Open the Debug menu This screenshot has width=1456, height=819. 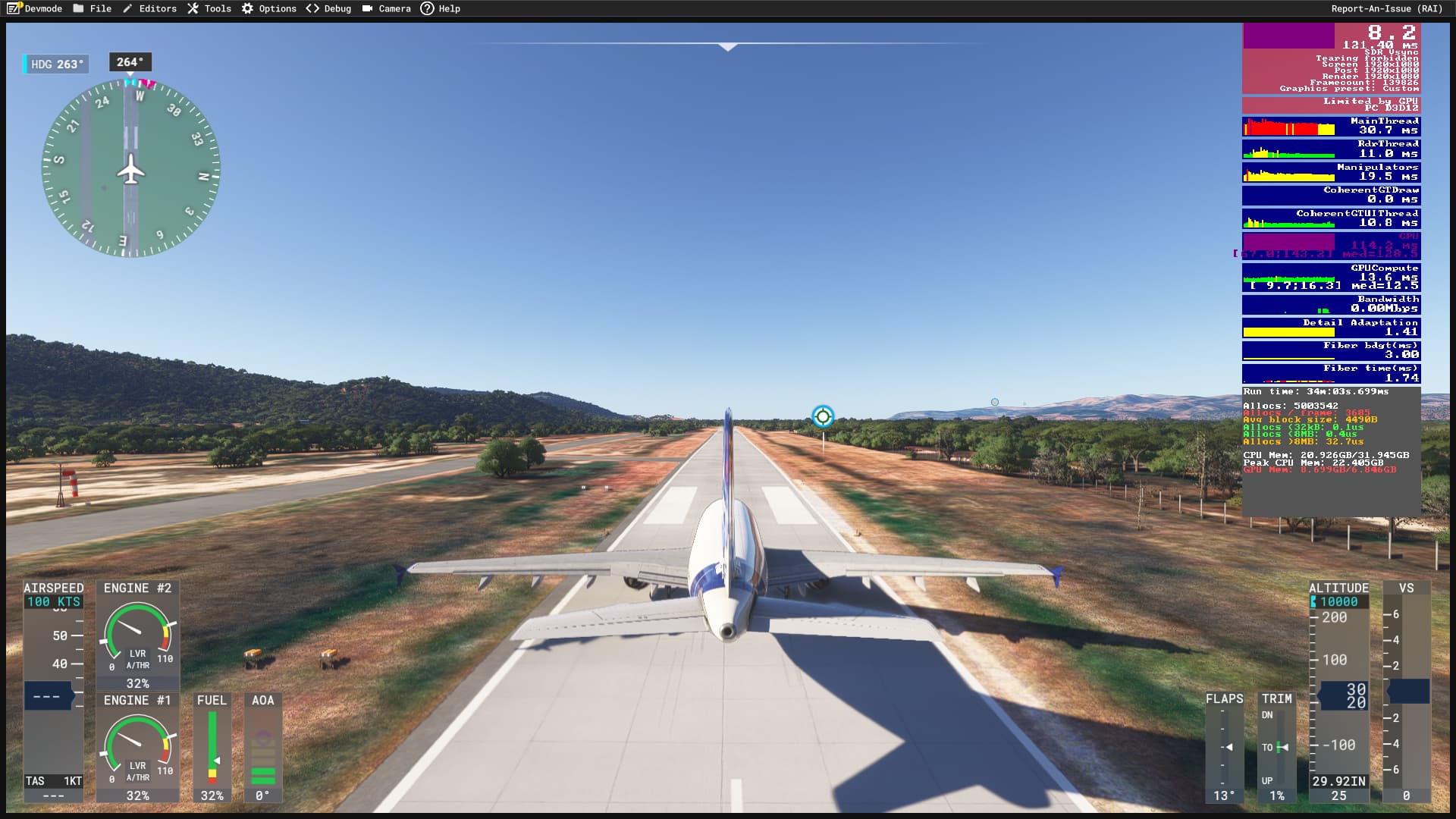point(329,8)
